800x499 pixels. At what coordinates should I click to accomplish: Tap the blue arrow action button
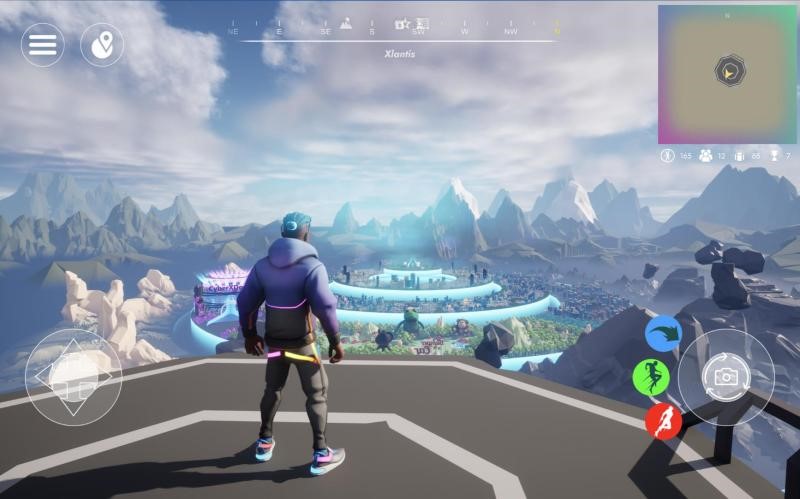coord(663,333)
